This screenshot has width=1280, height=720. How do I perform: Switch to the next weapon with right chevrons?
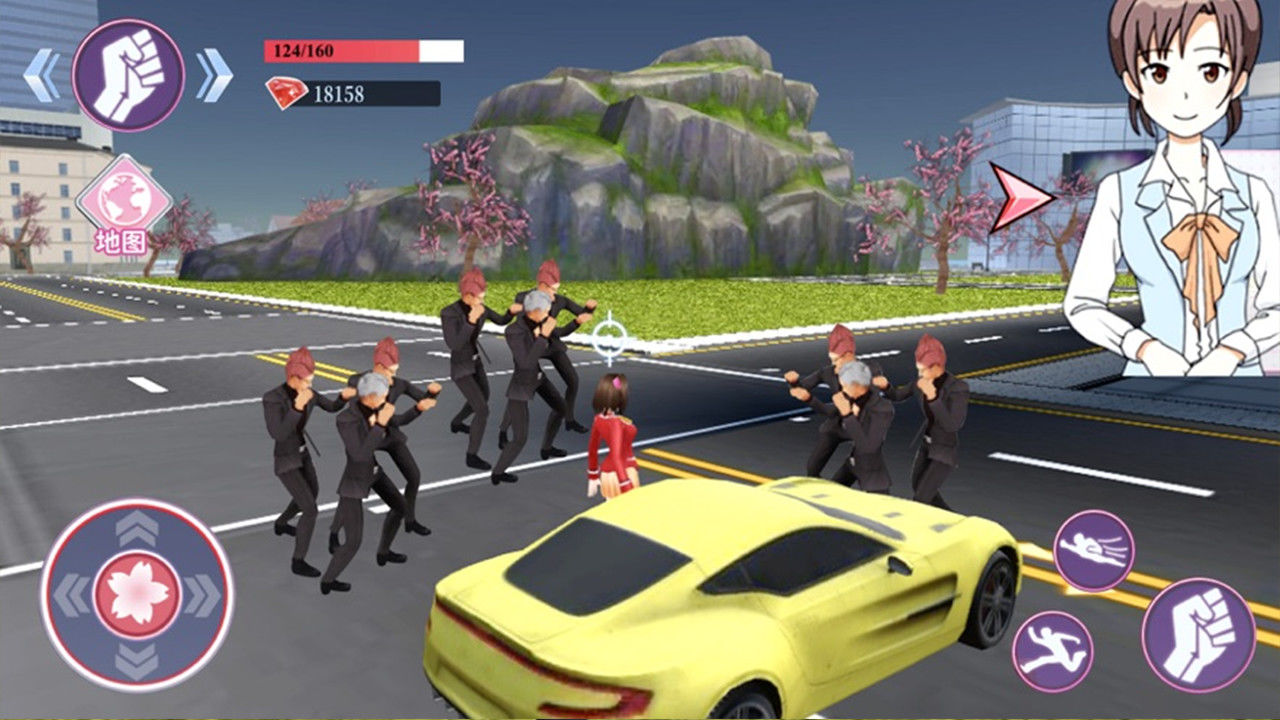[x=214, y=75]
